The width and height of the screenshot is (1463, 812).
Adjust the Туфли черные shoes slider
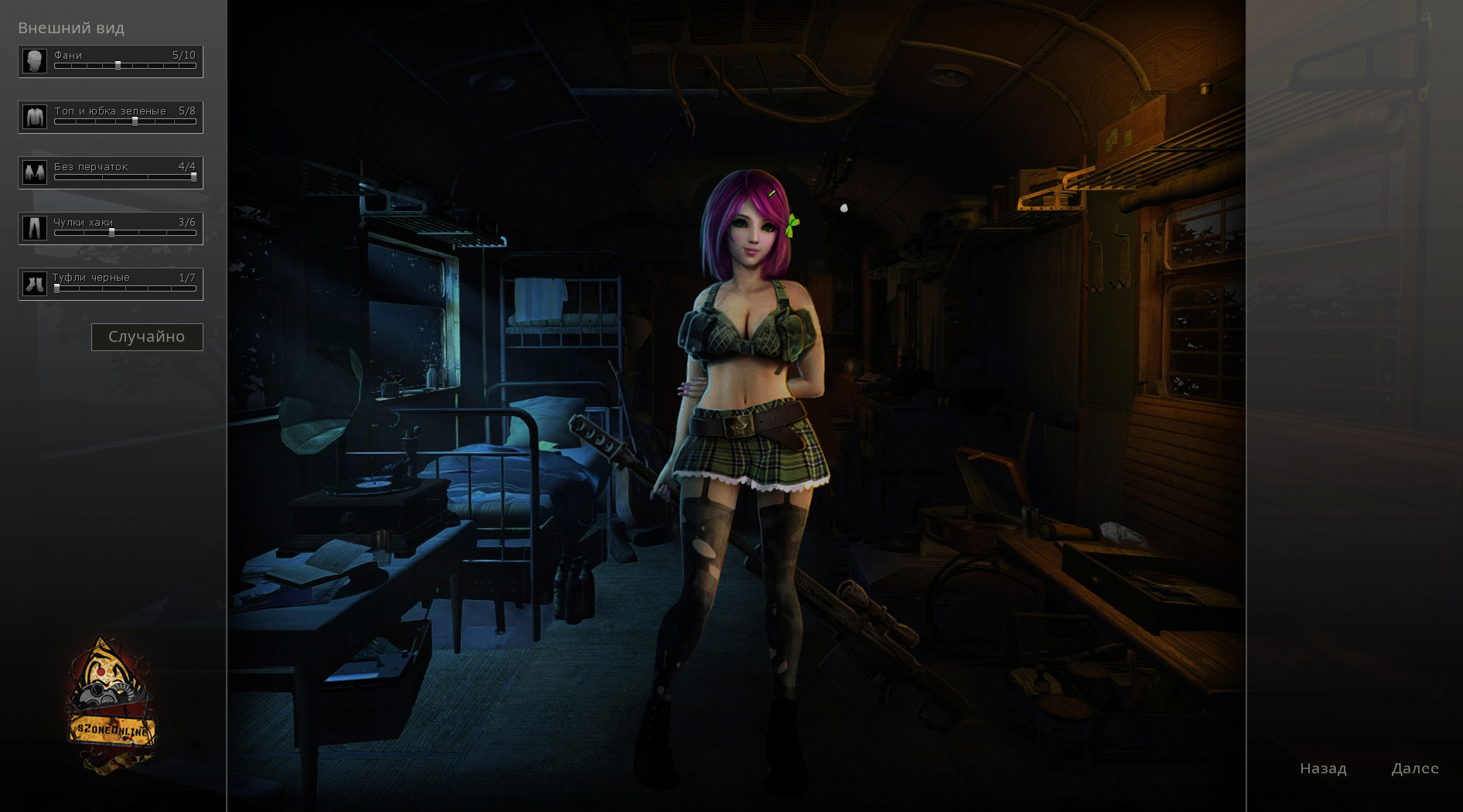pyautogui.click(x=56, y=288)
